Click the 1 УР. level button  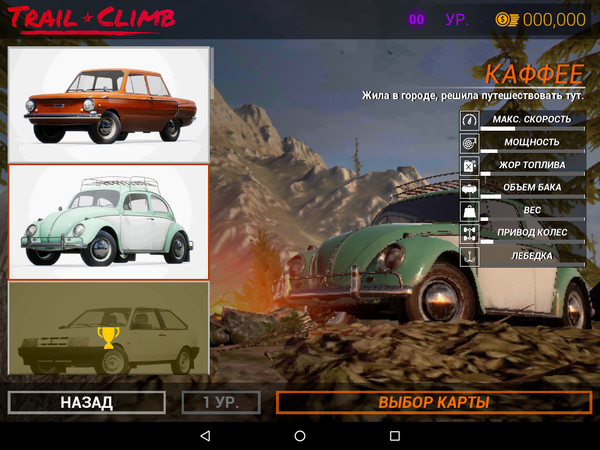pyautogui.click(x=221, y=402)
